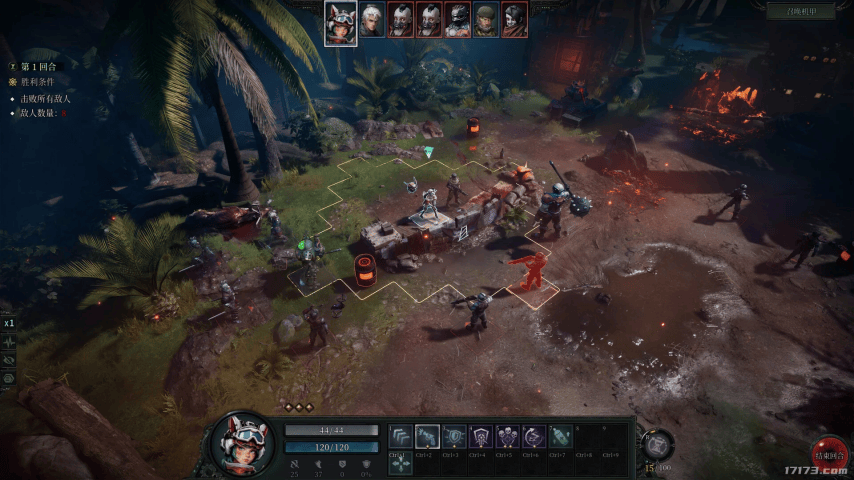The image size is (854, 480).
Task: Click the round gauge icon beside End Turn
Action: (657, 443)
